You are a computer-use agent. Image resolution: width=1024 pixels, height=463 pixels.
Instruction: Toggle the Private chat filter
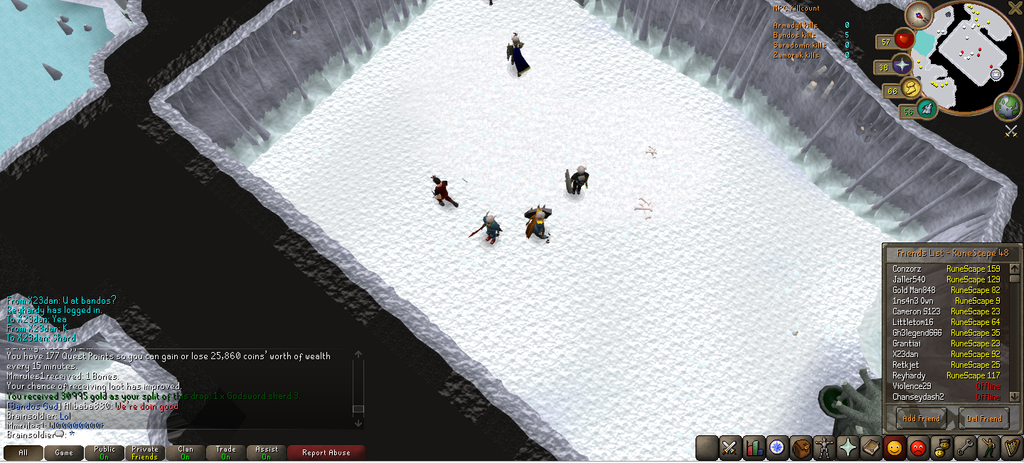click(144, 452)
